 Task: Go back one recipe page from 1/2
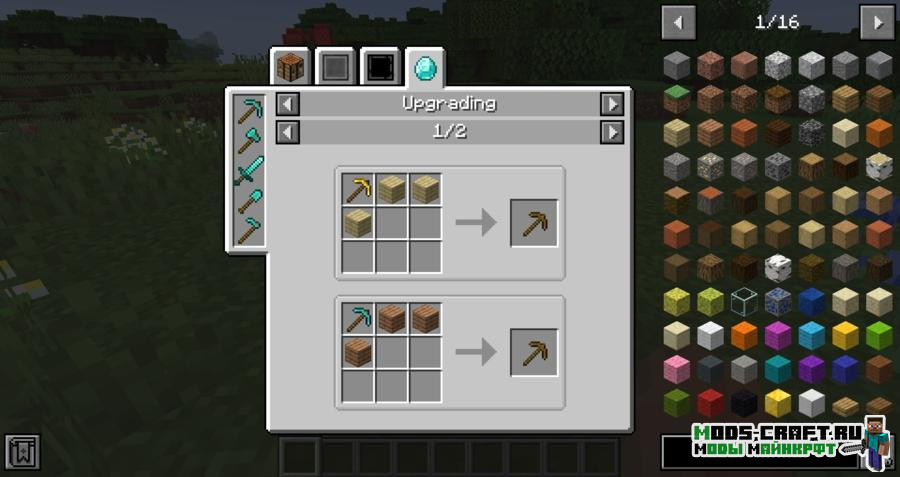click(287, 131)
